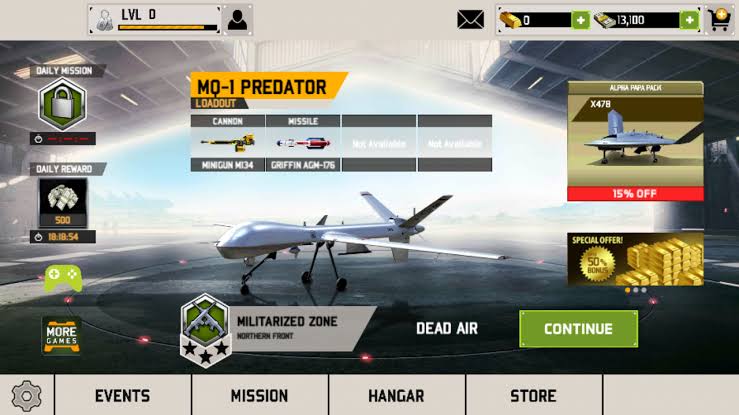Add more gold bars with plus button

pos(581,20)
